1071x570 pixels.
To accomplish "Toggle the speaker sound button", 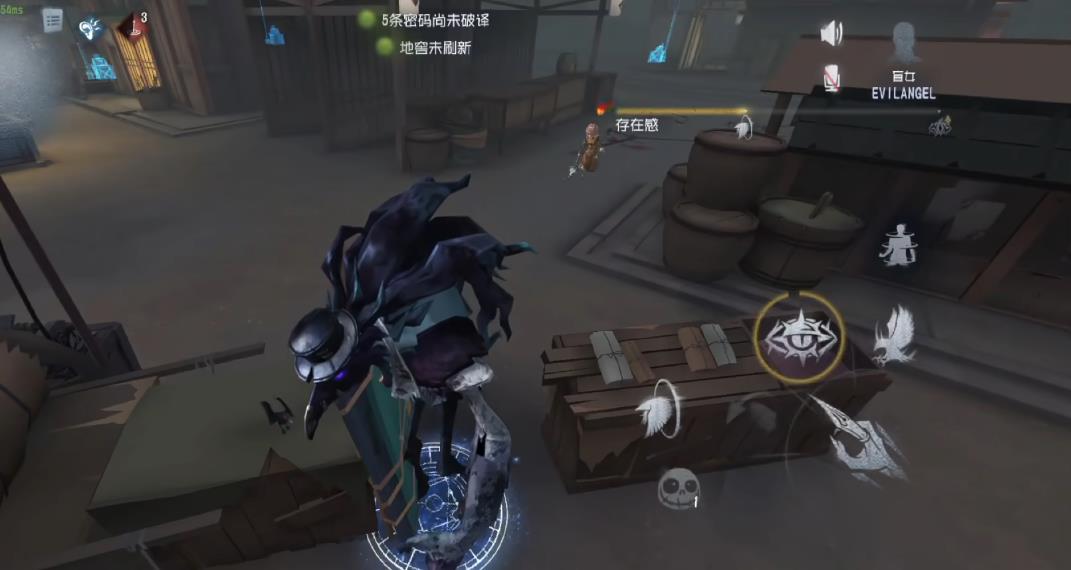I will pos(831,34).
